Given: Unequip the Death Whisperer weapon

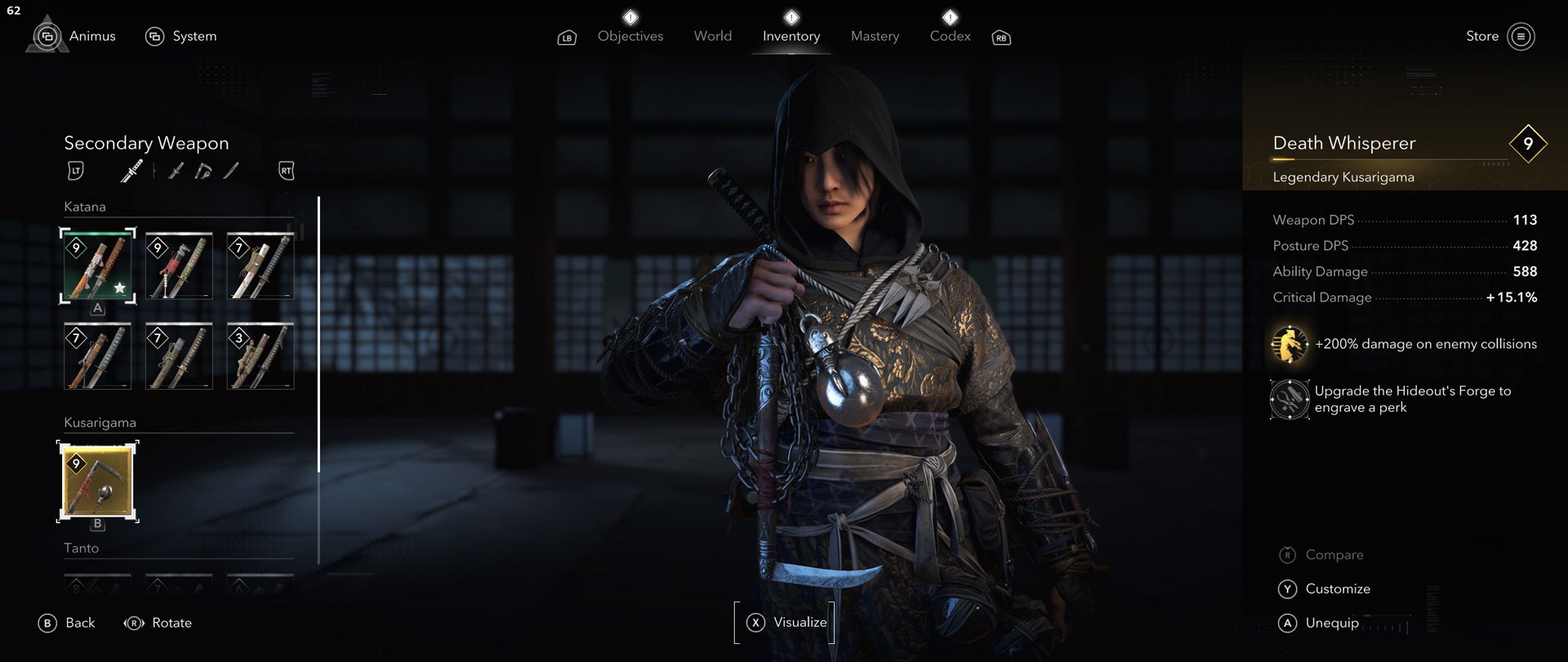Looking at the screenshot, I should 1331,623.
